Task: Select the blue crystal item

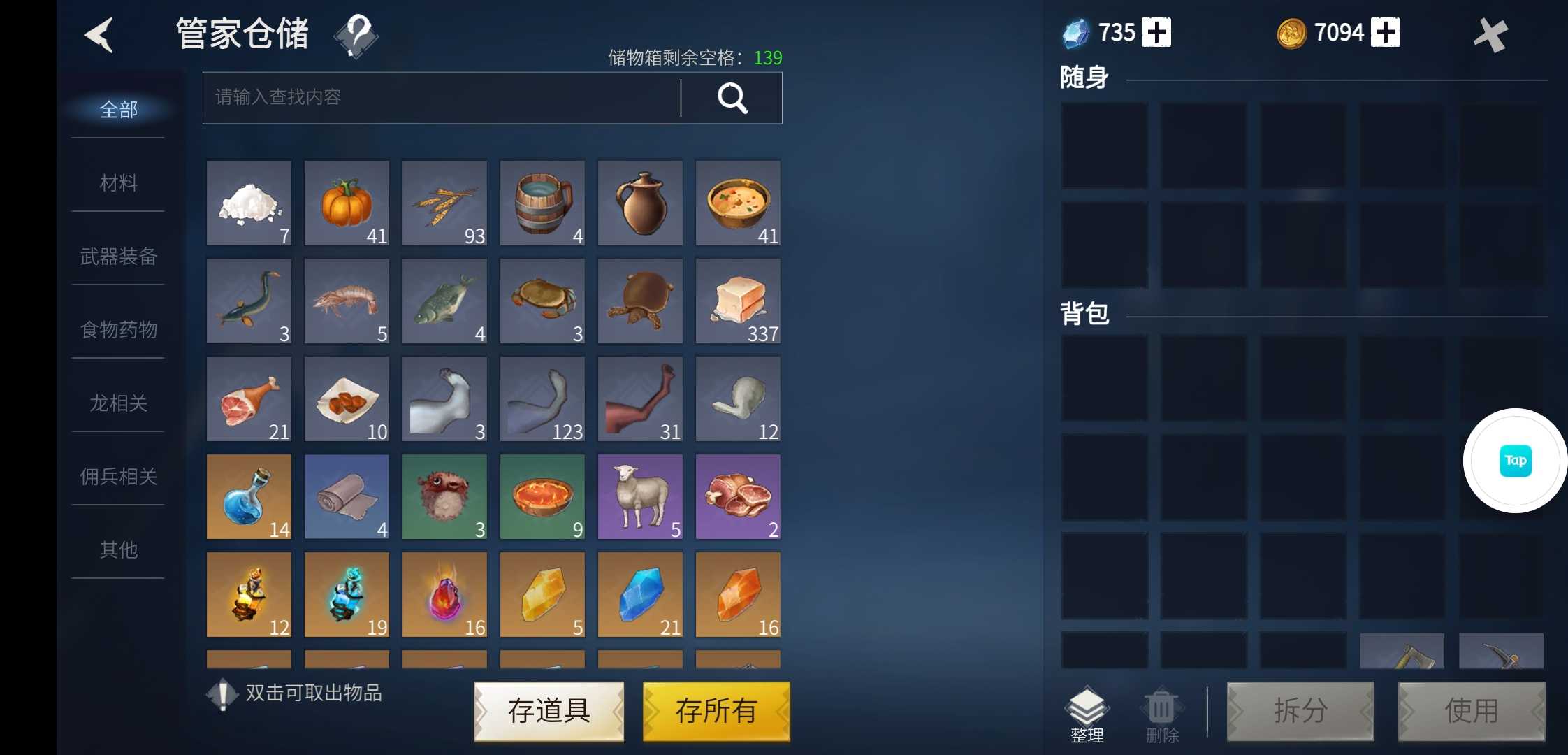Action: (x=640, y=594)
